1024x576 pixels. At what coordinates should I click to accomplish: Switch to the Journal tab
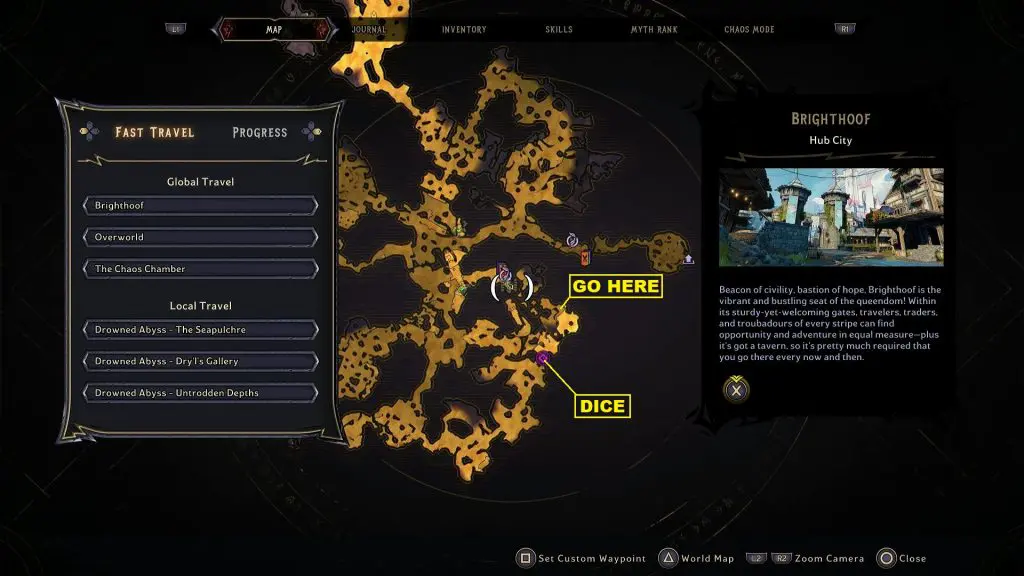click(x=369, y=29)
